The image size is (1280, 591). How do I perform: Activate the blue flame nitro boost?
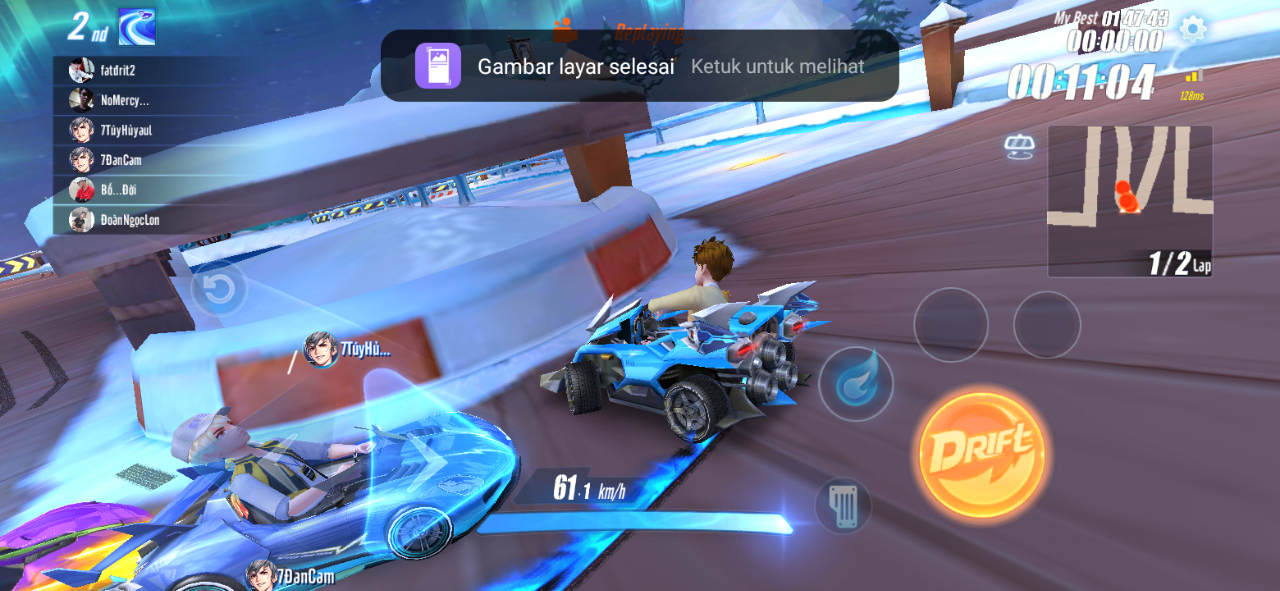[856, 383]
